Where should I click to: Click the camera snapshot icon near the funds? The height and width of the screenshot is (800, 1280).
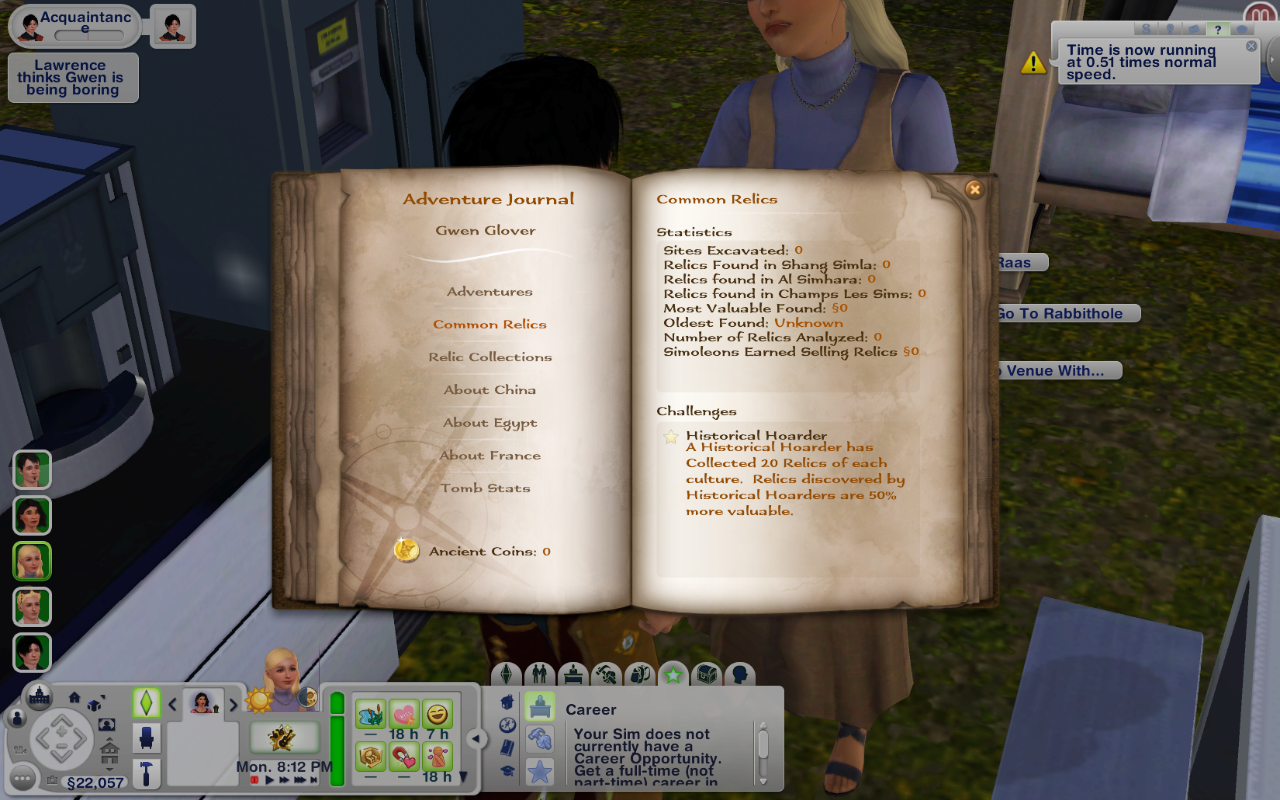(x=53, y=780)
